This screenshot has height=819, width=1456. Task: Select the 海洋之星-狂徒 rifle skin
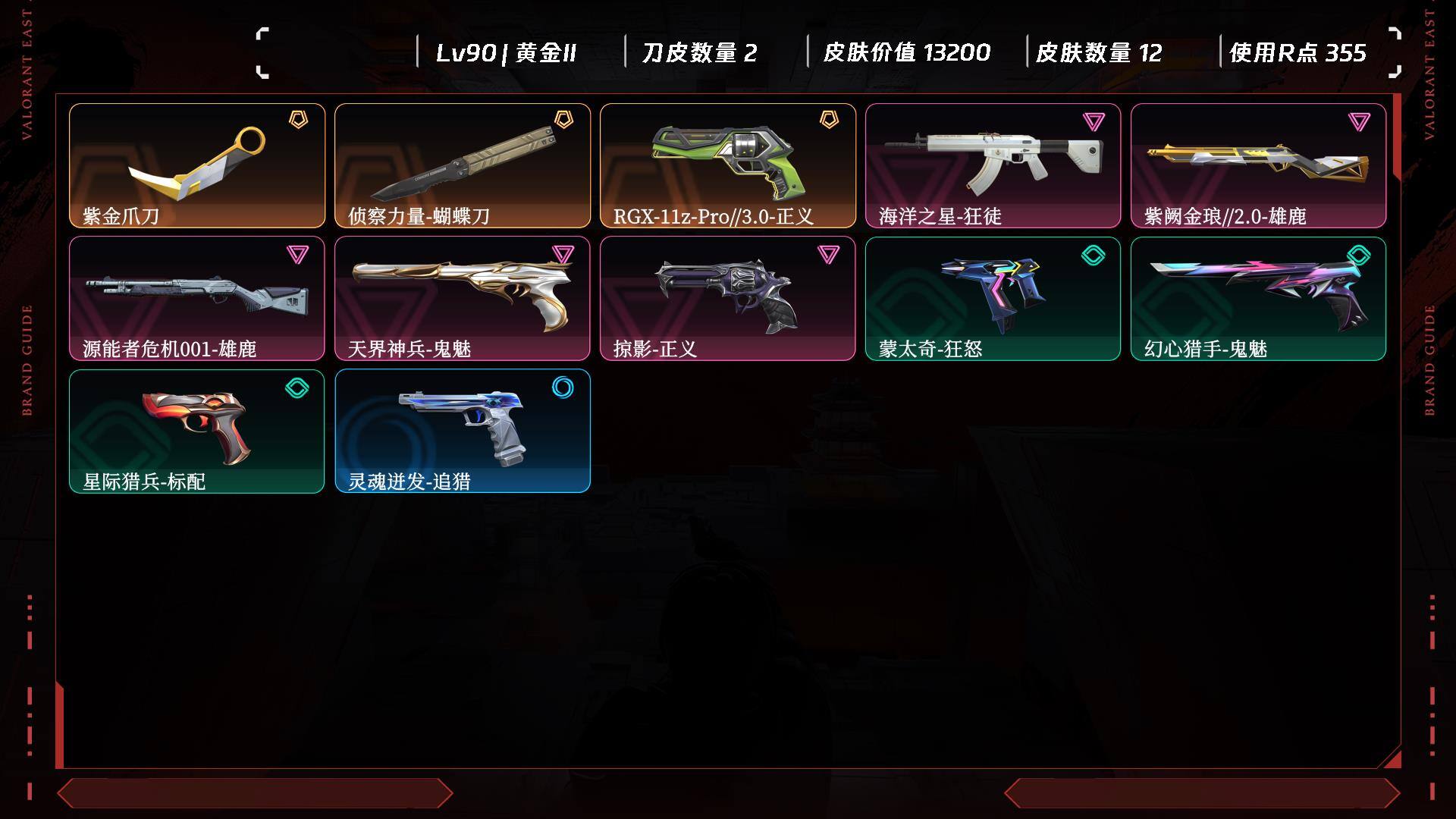pyautogui.click(x=993, y=165)
